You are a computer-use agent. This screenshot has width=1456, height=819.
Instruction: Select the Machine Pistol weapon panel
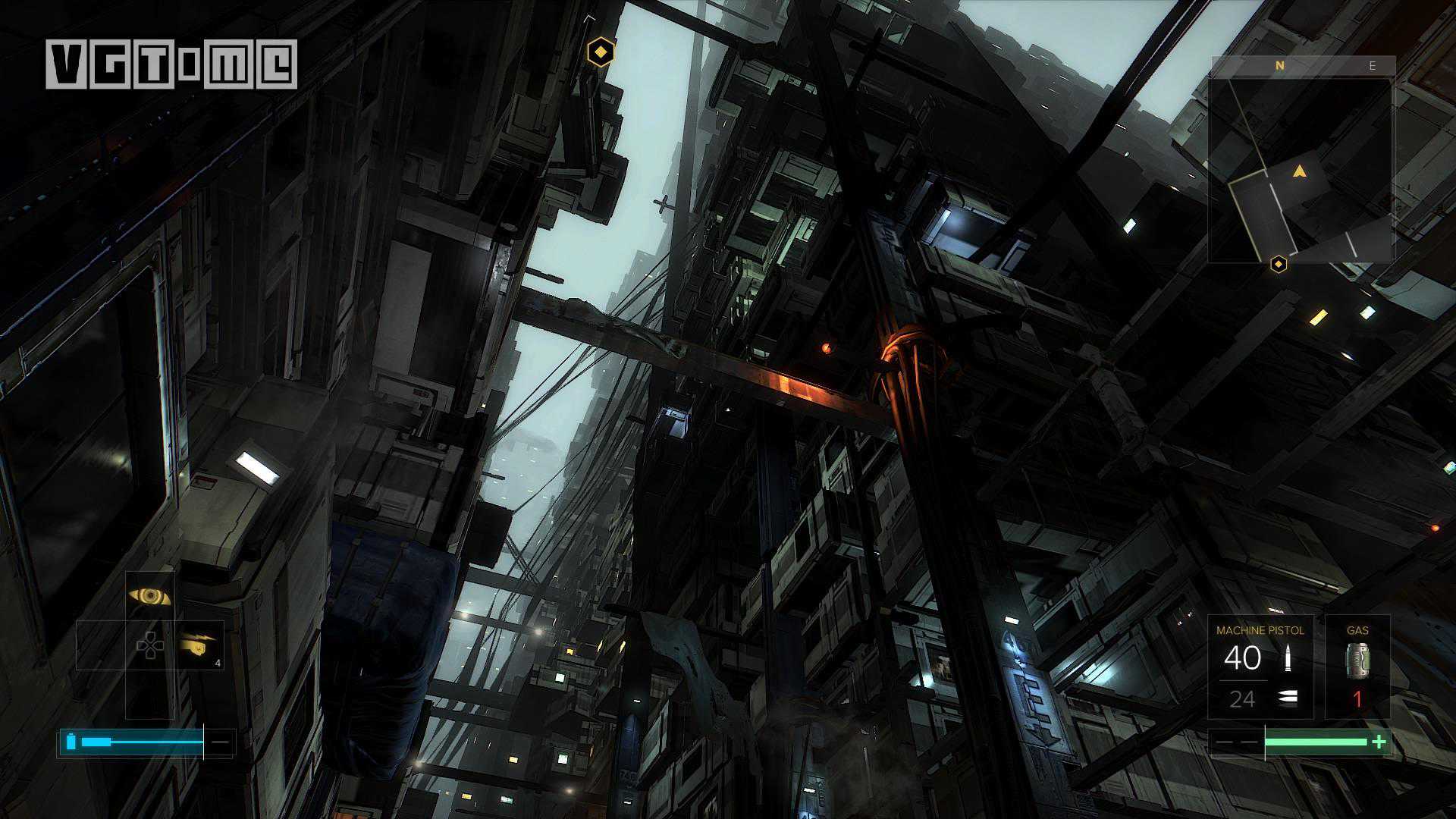point(1260,667)
